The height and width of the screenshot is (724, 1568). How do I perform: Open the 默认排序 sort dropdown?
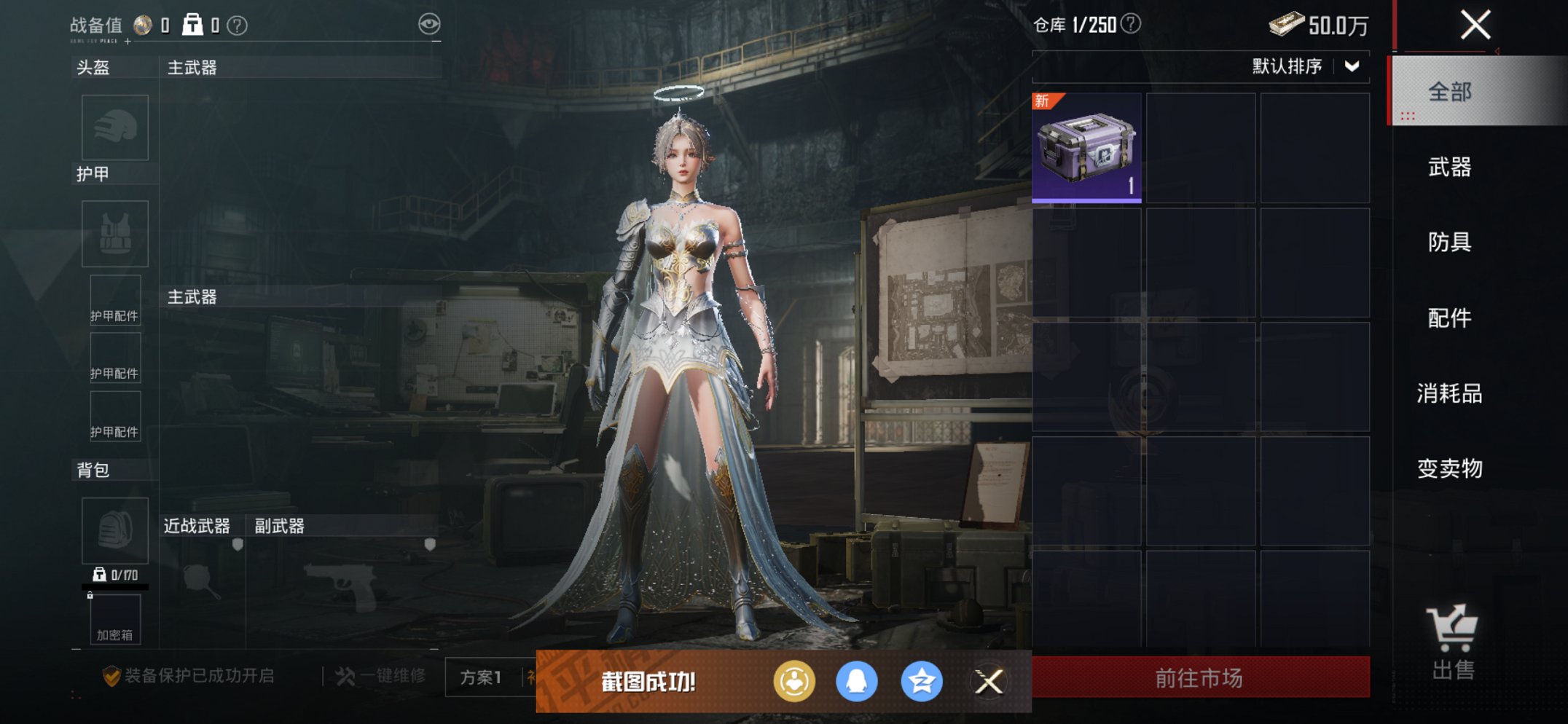[x=1305, y=66]
